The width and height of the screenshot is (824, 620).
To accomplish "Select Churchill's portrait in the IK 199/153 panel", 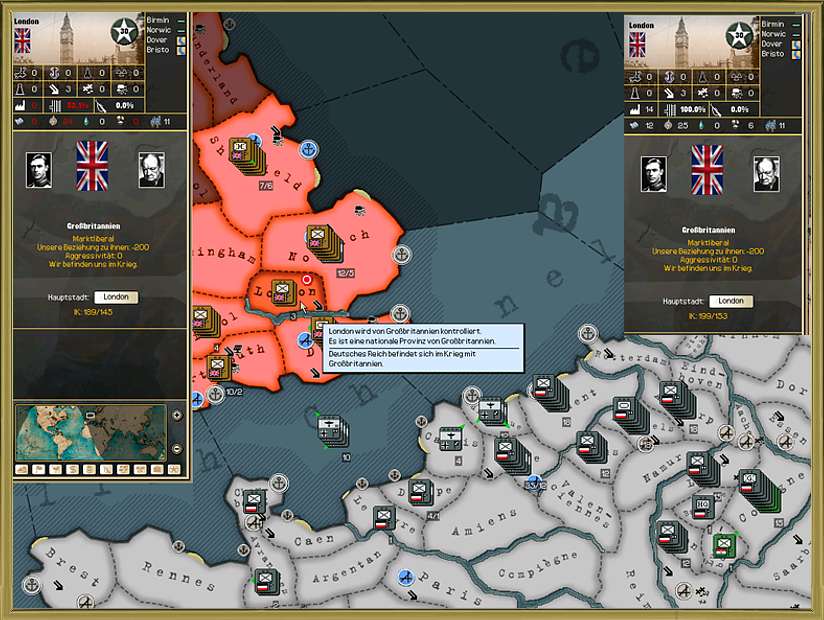I will [x=766, y=174].
